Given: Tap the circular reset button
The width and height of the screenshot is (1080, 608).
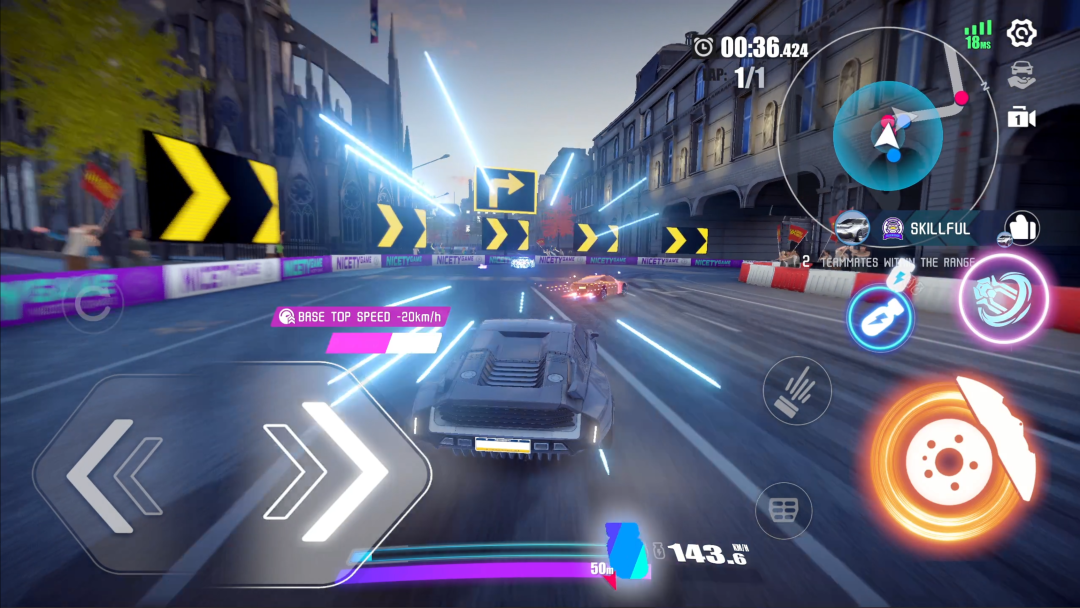Looking at the screenshot, I should [x=93, y=306].
